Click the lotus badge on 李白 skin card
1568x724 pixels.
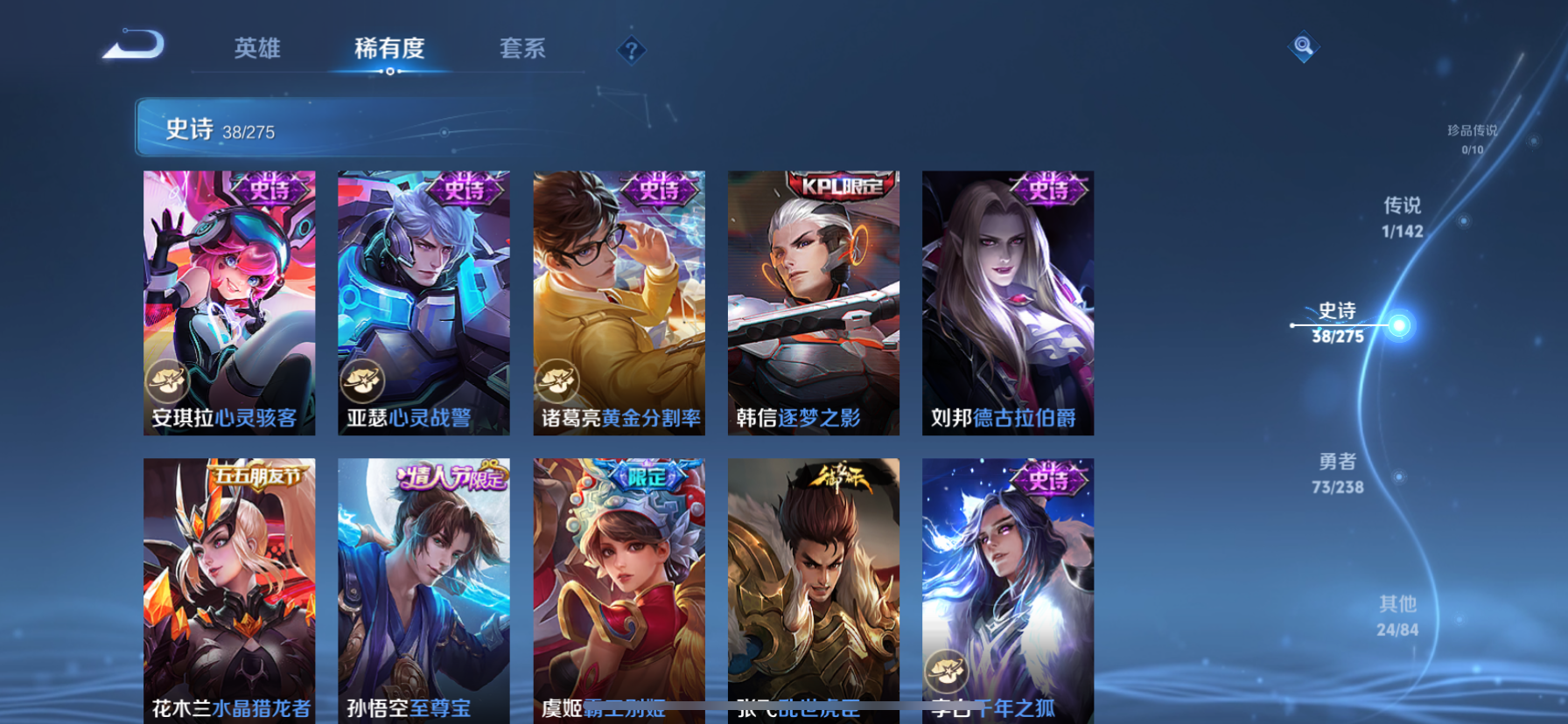[946, 669]
